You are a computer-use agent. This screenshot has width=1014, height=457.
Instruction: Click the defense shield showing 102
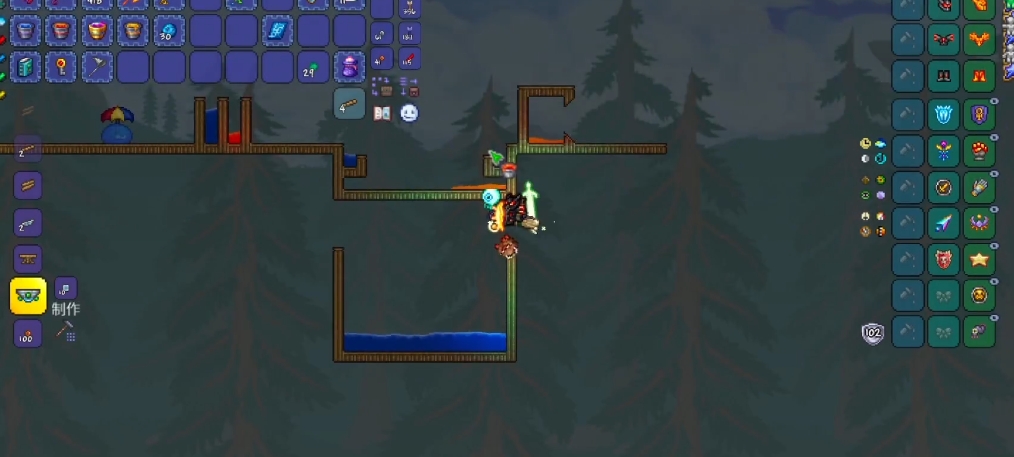coord(873,333)
